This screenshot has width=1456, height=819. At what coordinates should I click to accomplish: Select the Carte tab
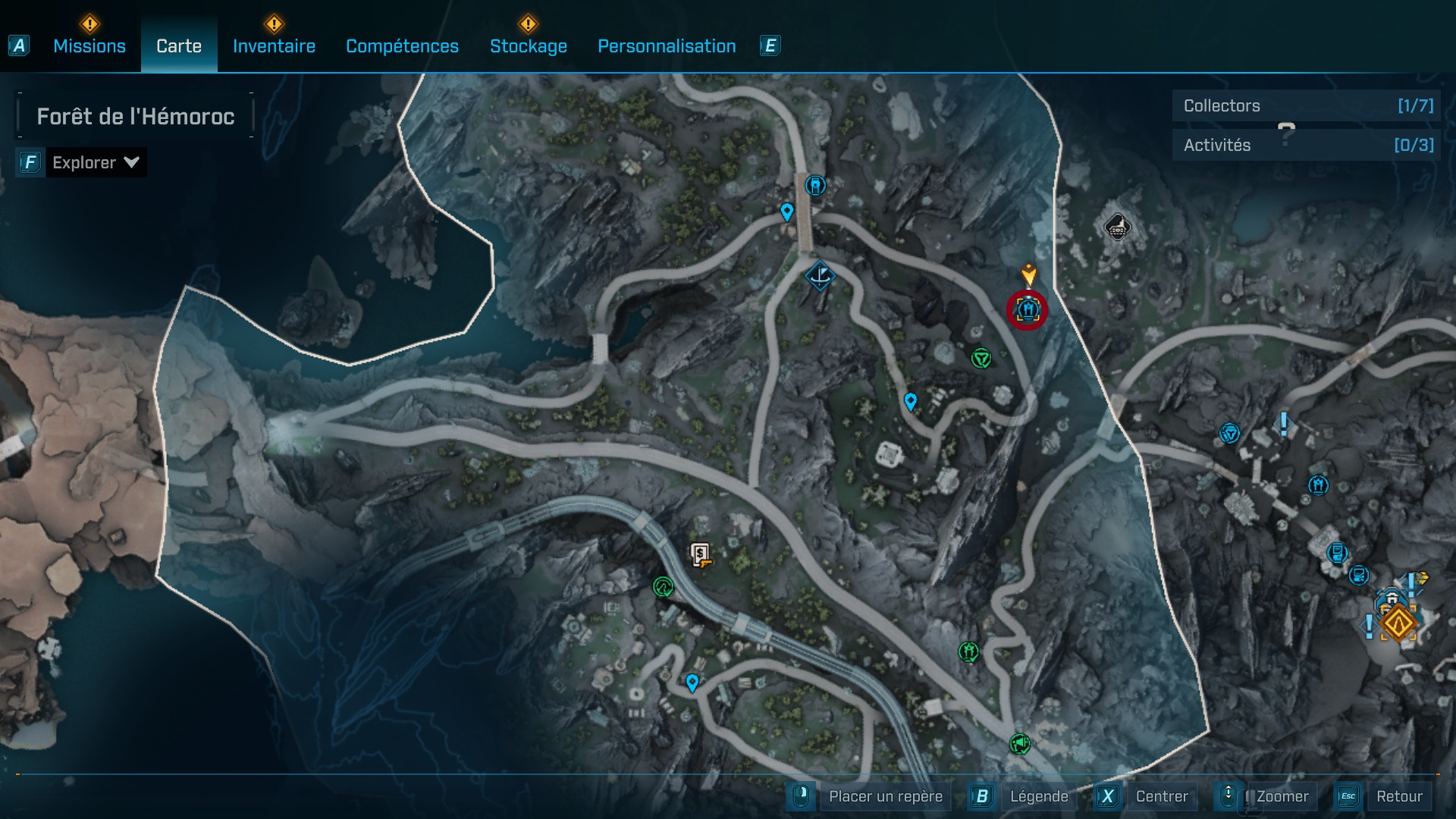coord(179,46)
